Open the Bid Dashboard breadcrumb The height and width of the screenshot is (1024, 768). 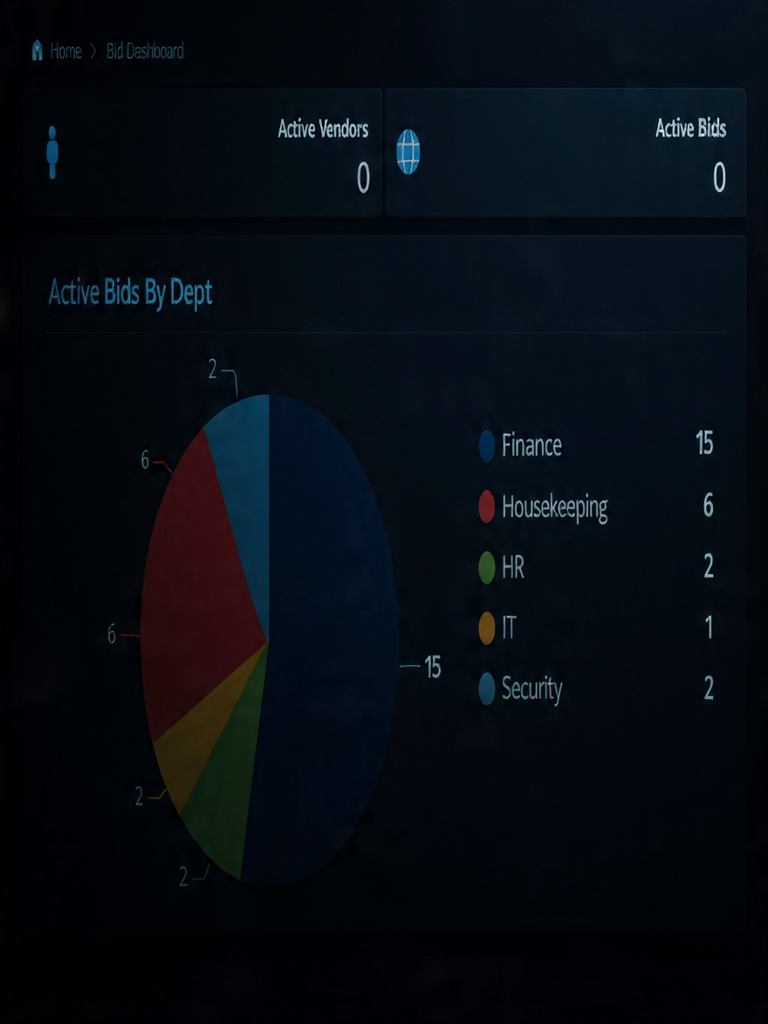(x=145, y=51)
